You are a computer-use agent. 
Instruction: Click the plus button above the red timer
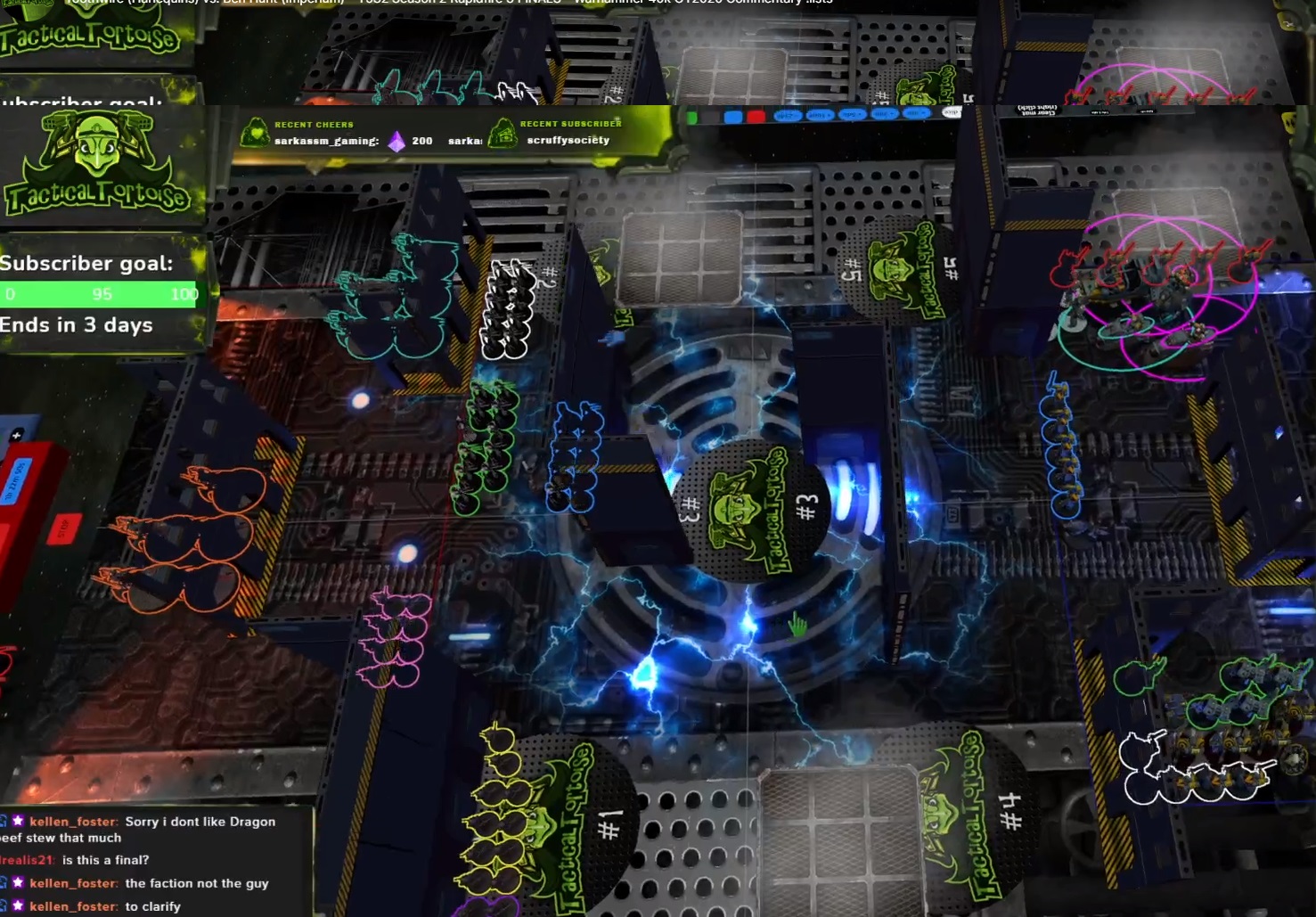click(x=16, y=435)
